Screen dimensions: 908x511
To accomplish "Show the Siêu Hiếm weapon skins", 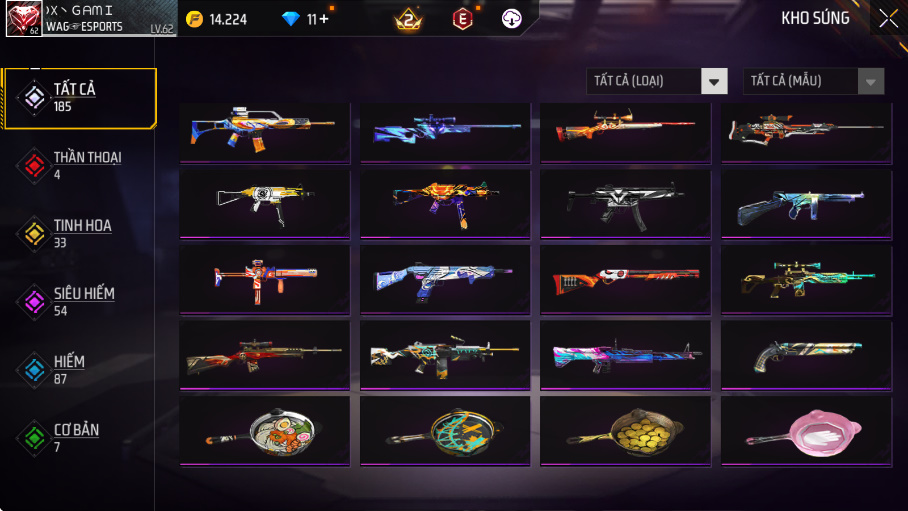I will 80,302.
